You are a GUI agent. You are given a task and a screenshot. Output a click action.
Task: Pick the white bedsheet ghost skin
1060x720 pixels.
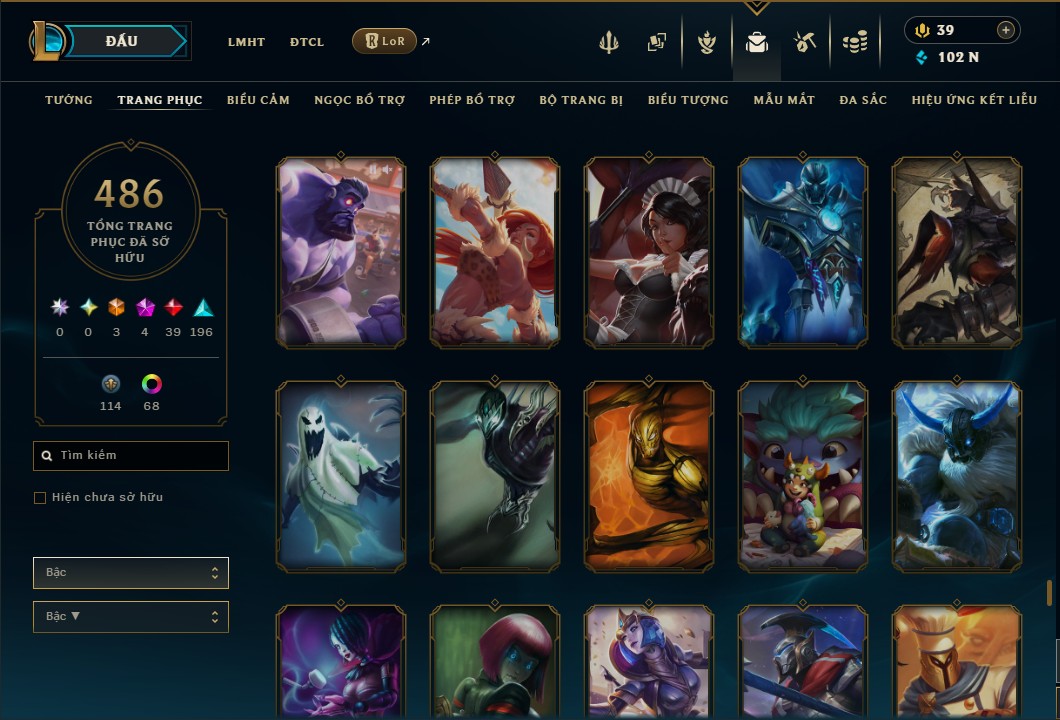click(x=341, y=476)
